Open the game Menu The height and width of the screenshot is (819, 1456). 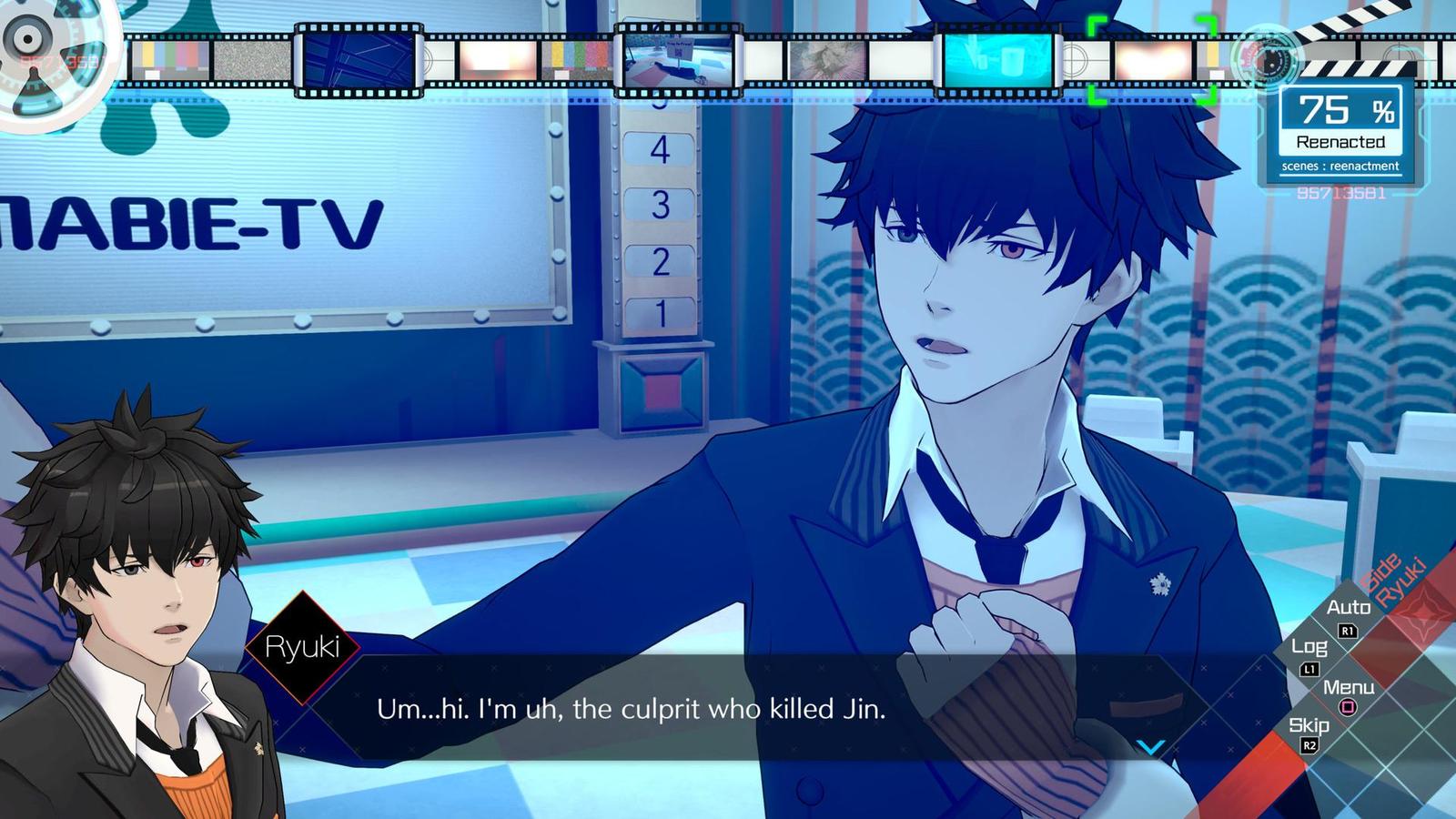(x=1348, y=688)
